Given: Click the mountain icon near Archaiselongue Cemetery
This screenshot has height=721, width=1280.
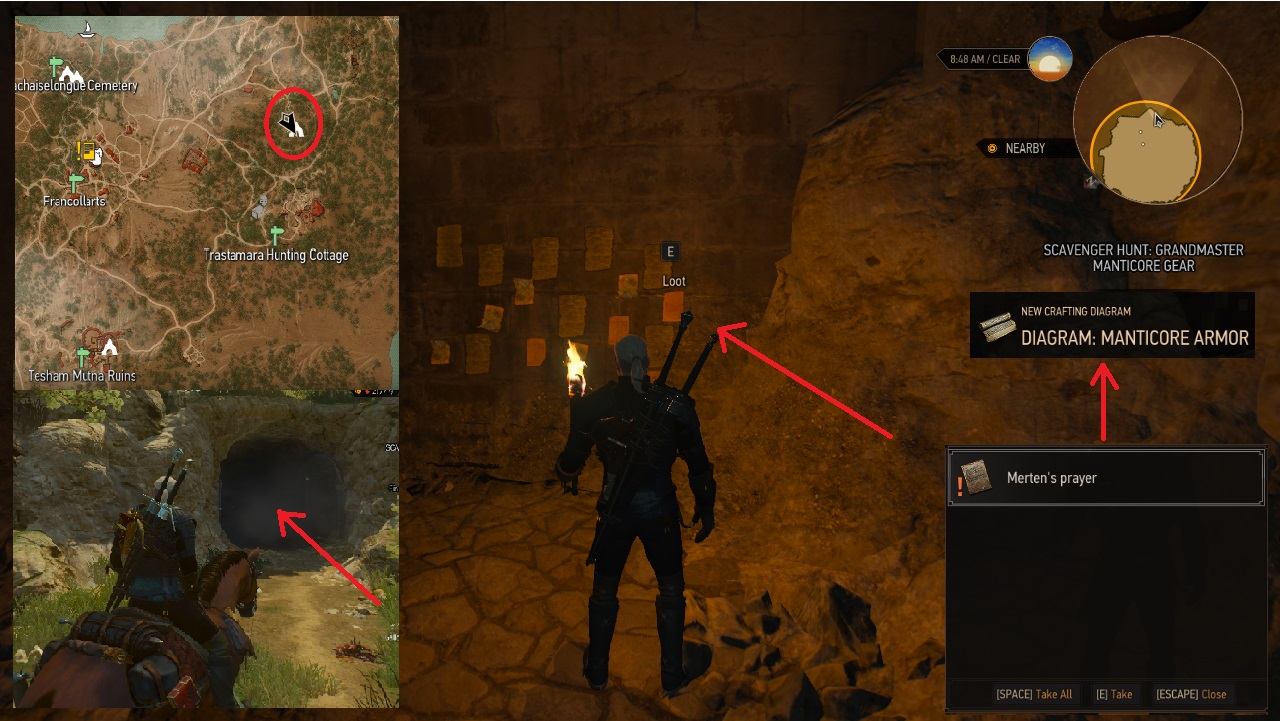Looking at the screenshot, I should [x=71, y=74].
